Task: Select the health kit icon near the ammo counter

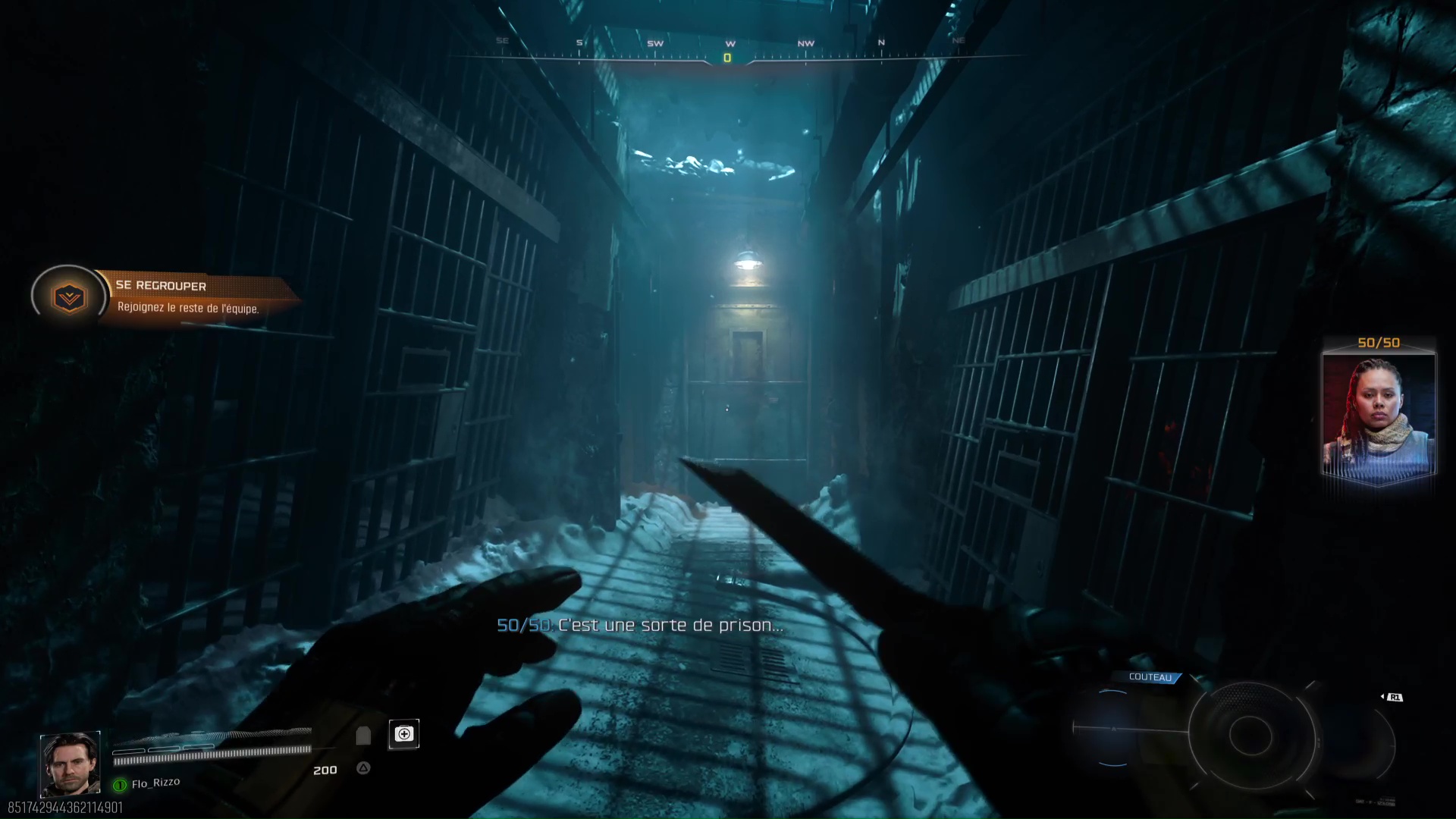Action: tap(404, 733)
